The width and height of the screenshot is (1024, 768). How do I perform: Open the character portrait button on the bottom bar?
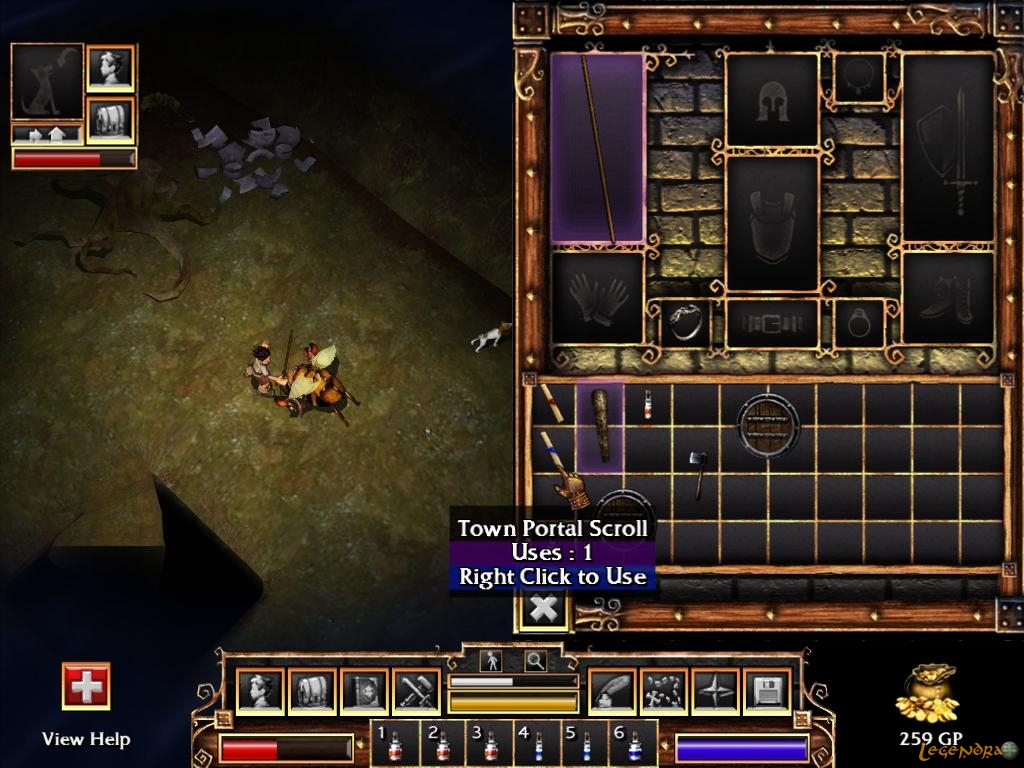point(260,691)
